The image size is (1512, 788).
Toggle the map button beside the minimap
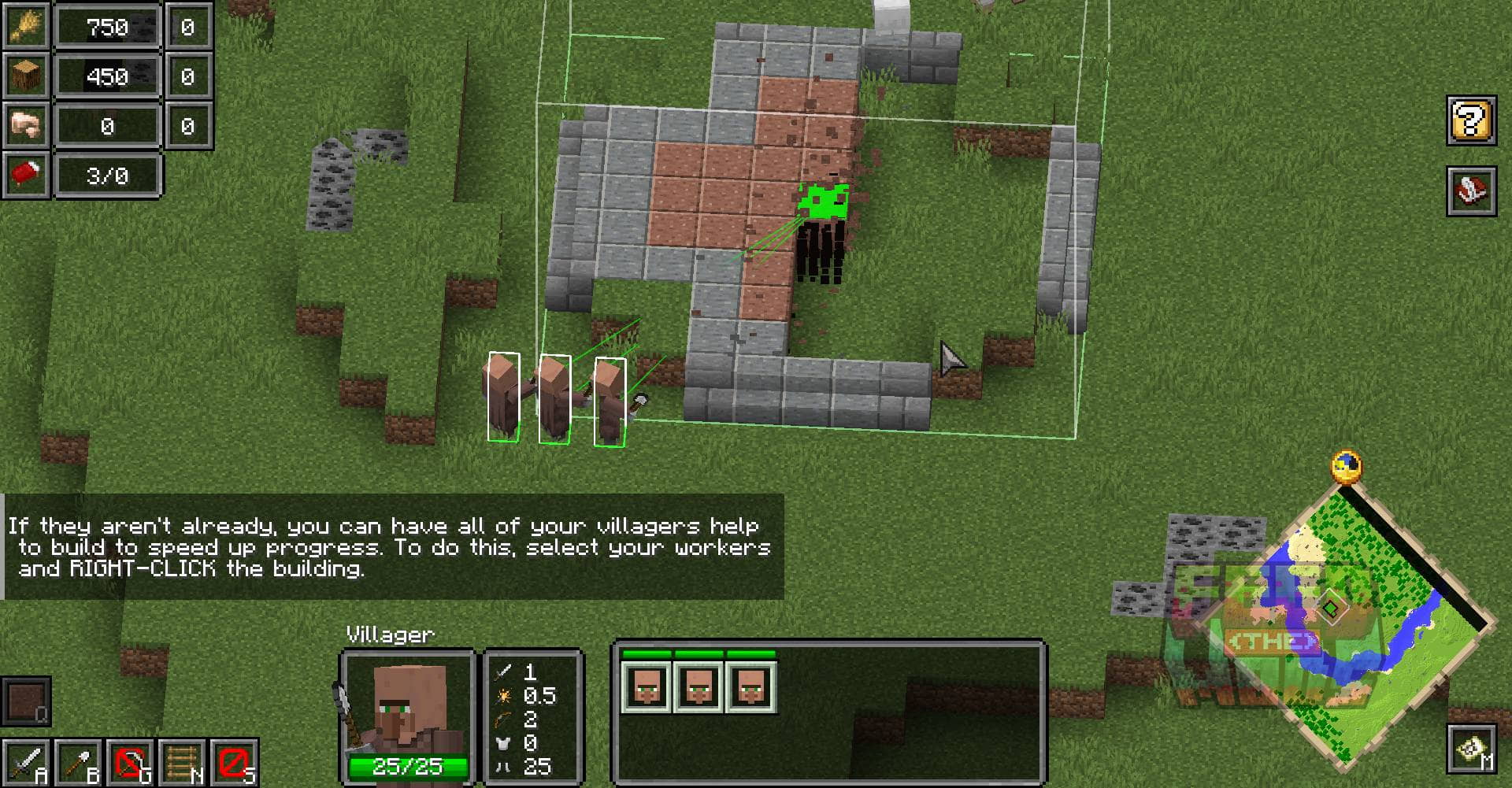point(1471,749)
